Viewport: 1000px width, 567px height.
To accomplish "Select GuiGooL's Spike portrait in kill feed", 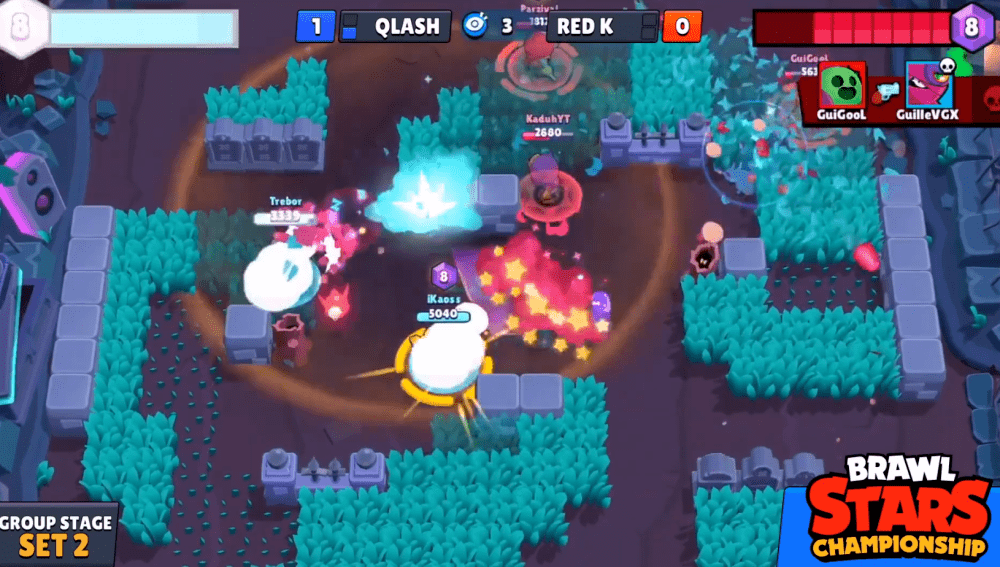I will (842, 87).
